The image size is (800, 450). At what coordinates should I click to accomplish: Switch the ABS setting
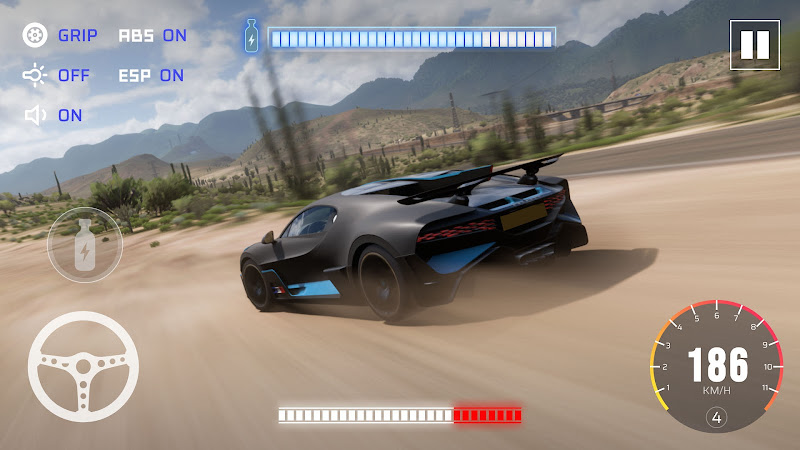coord(152,35)
